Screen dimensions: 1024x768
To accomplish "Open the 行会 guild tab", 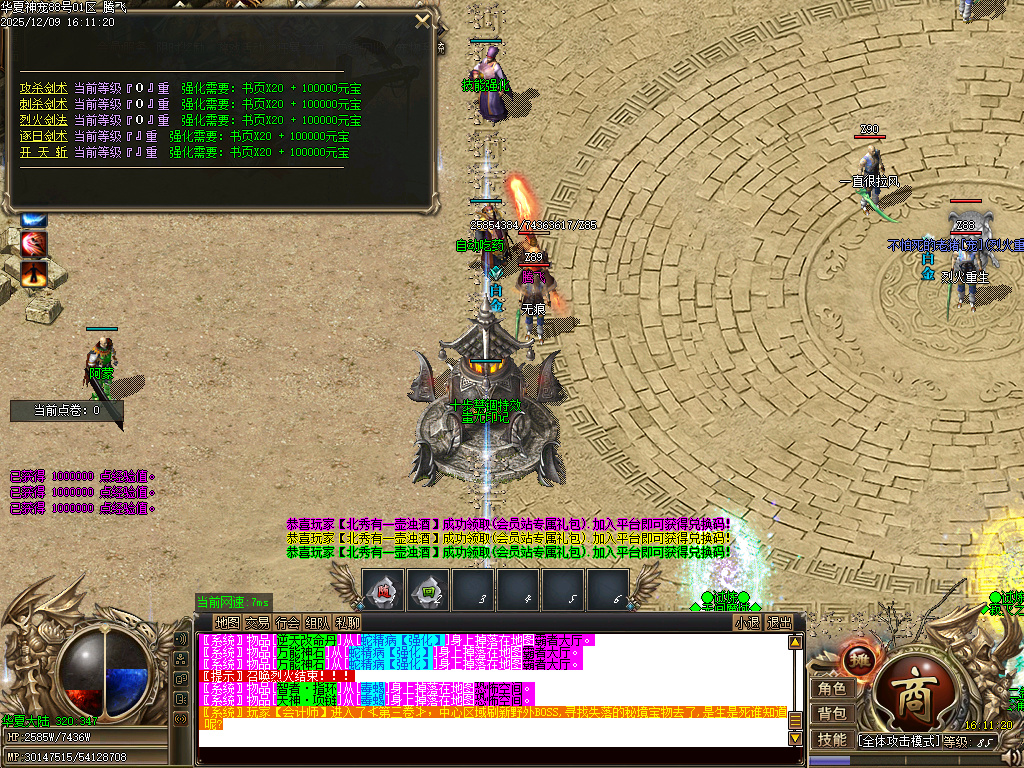I will [287, 622].
